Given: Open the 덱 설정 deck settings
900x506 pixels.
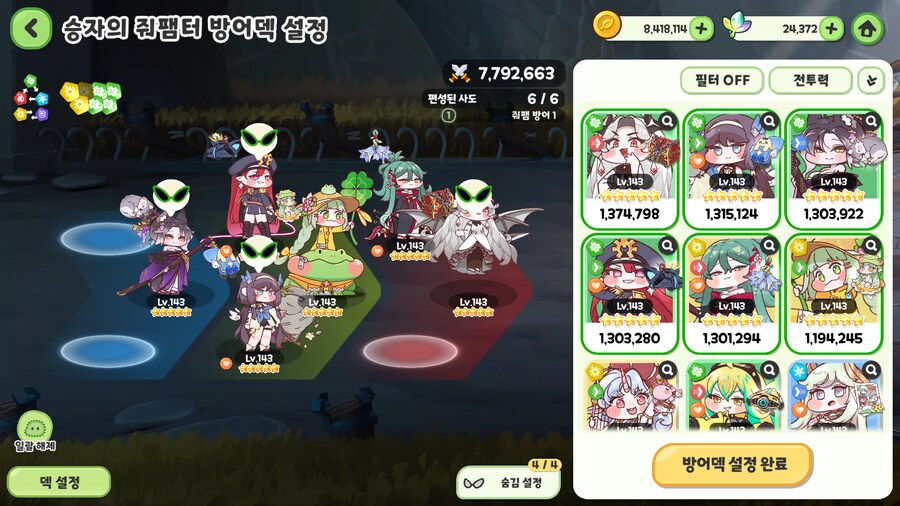Looking at the screenshot, I should pyautogui.click(x=59, y=482).
